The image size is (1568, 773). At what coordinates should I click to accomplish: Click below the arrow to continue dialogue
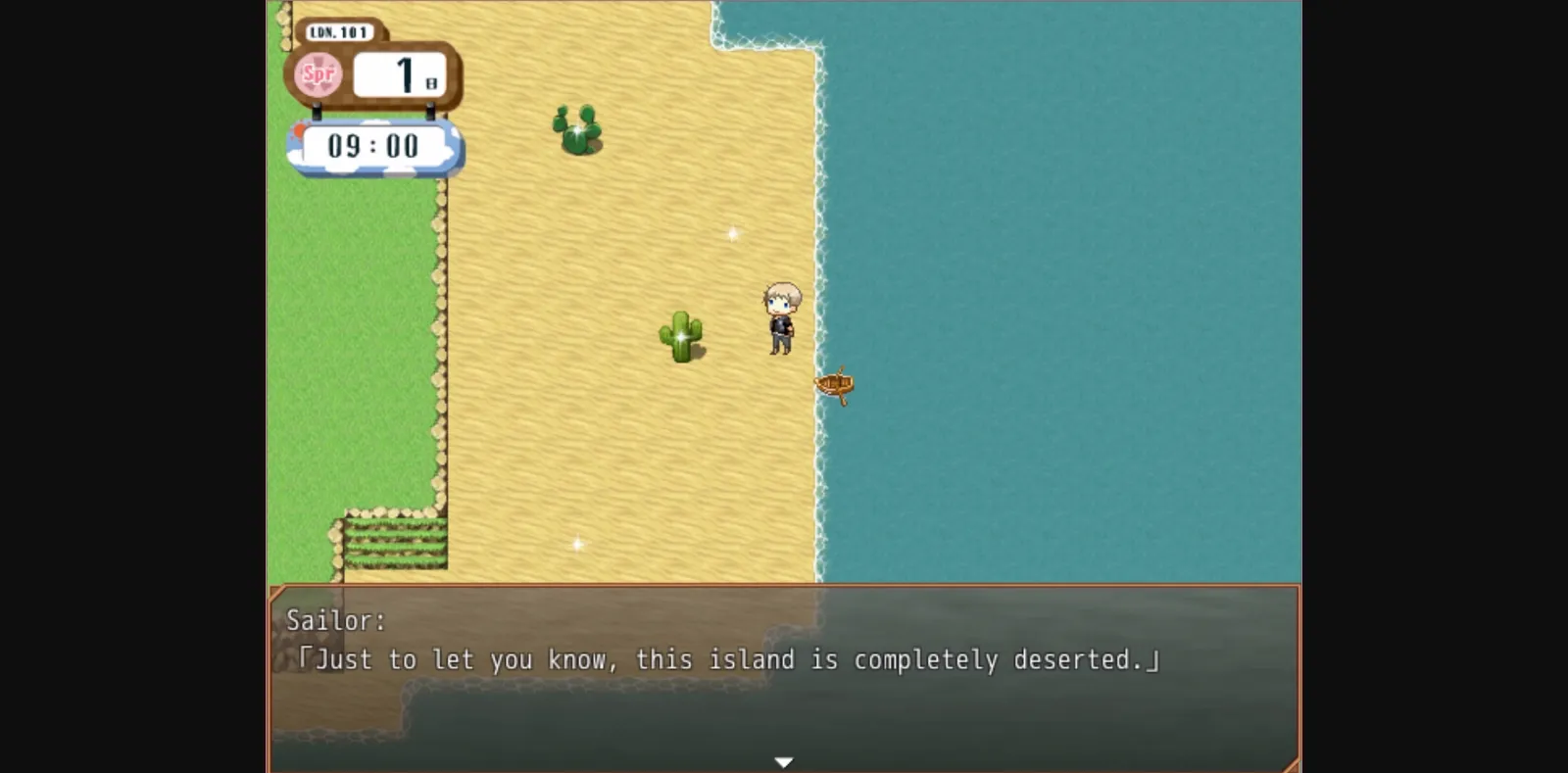(x=784, y=768)
